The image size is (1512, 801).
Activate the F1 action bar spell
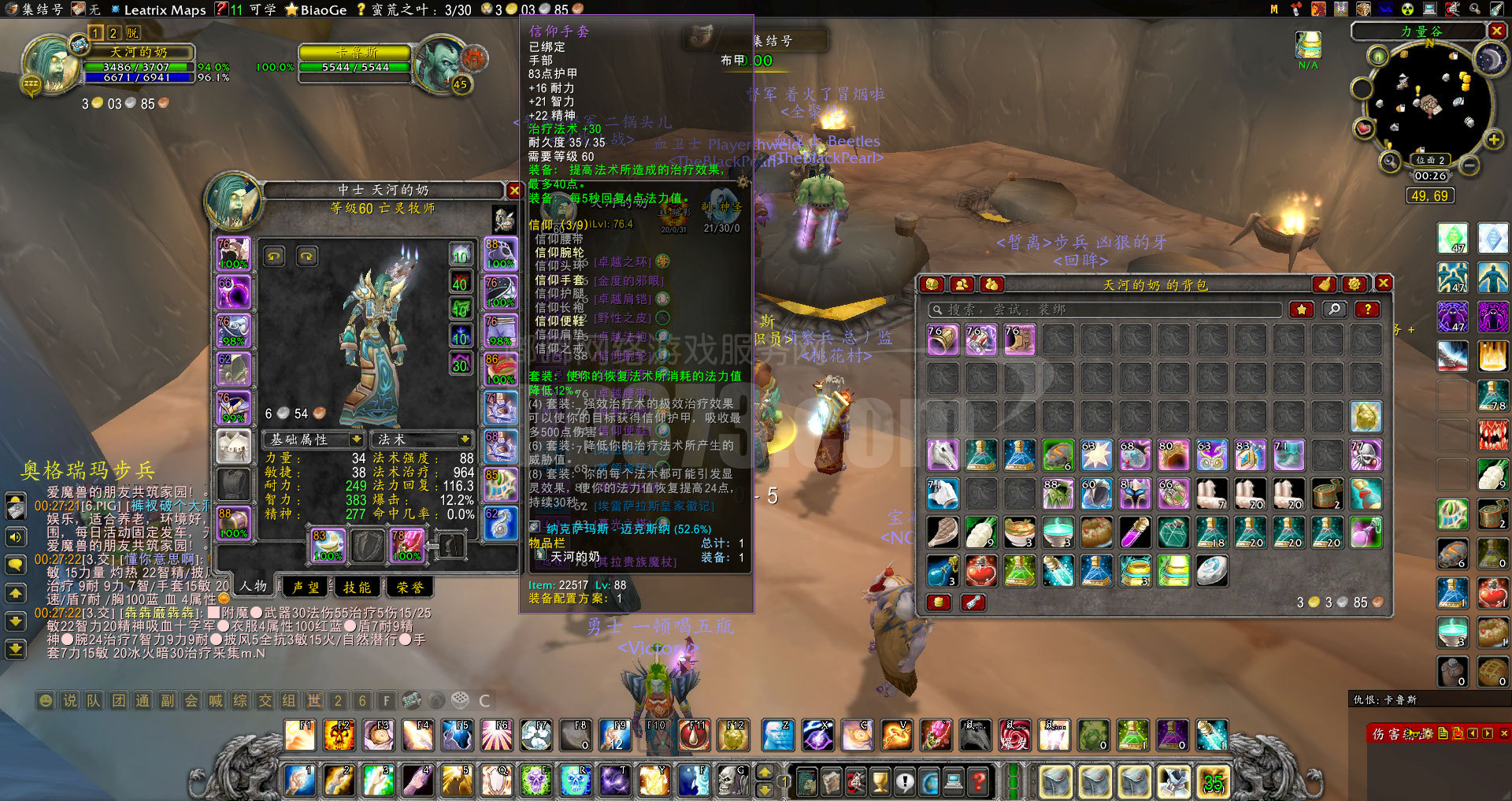(300, 736)
